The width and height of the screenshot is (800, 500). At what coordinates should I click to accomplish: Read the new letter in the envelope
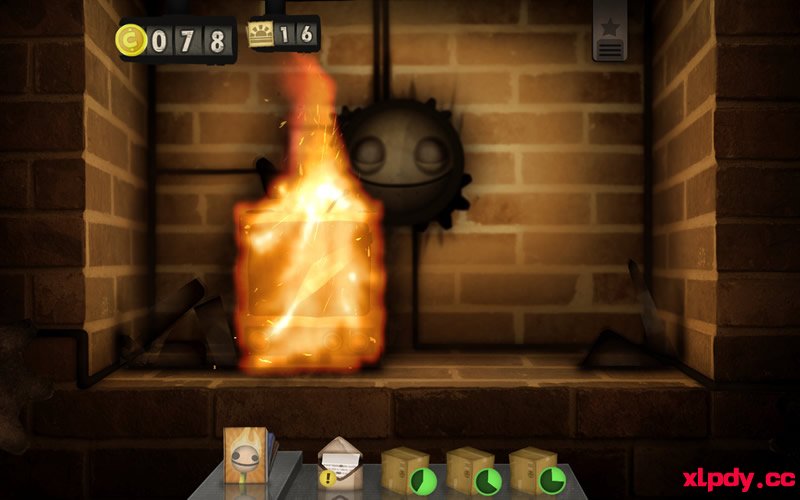(340, 463)
